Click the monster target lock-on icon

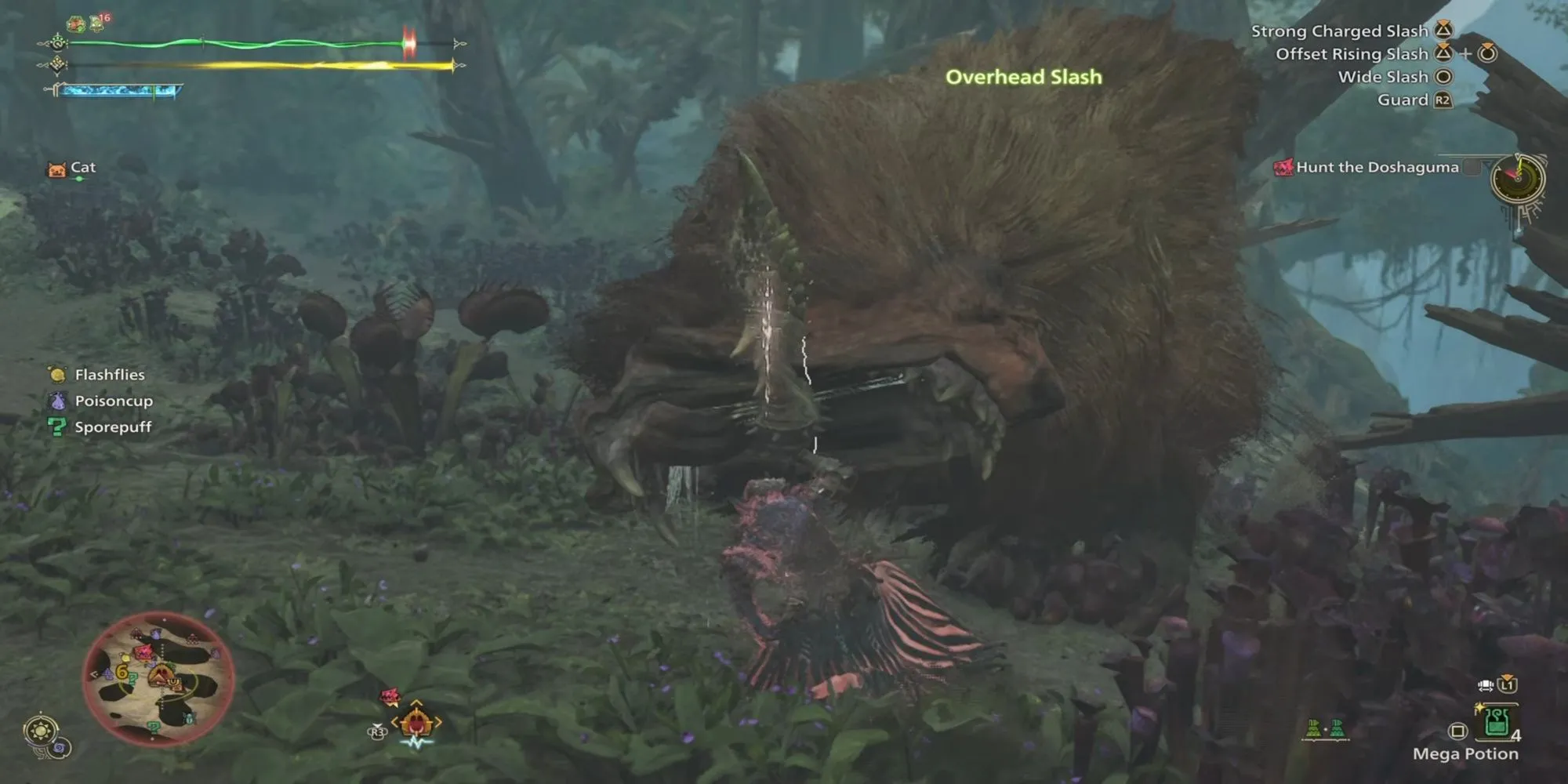tap(416, 722)
